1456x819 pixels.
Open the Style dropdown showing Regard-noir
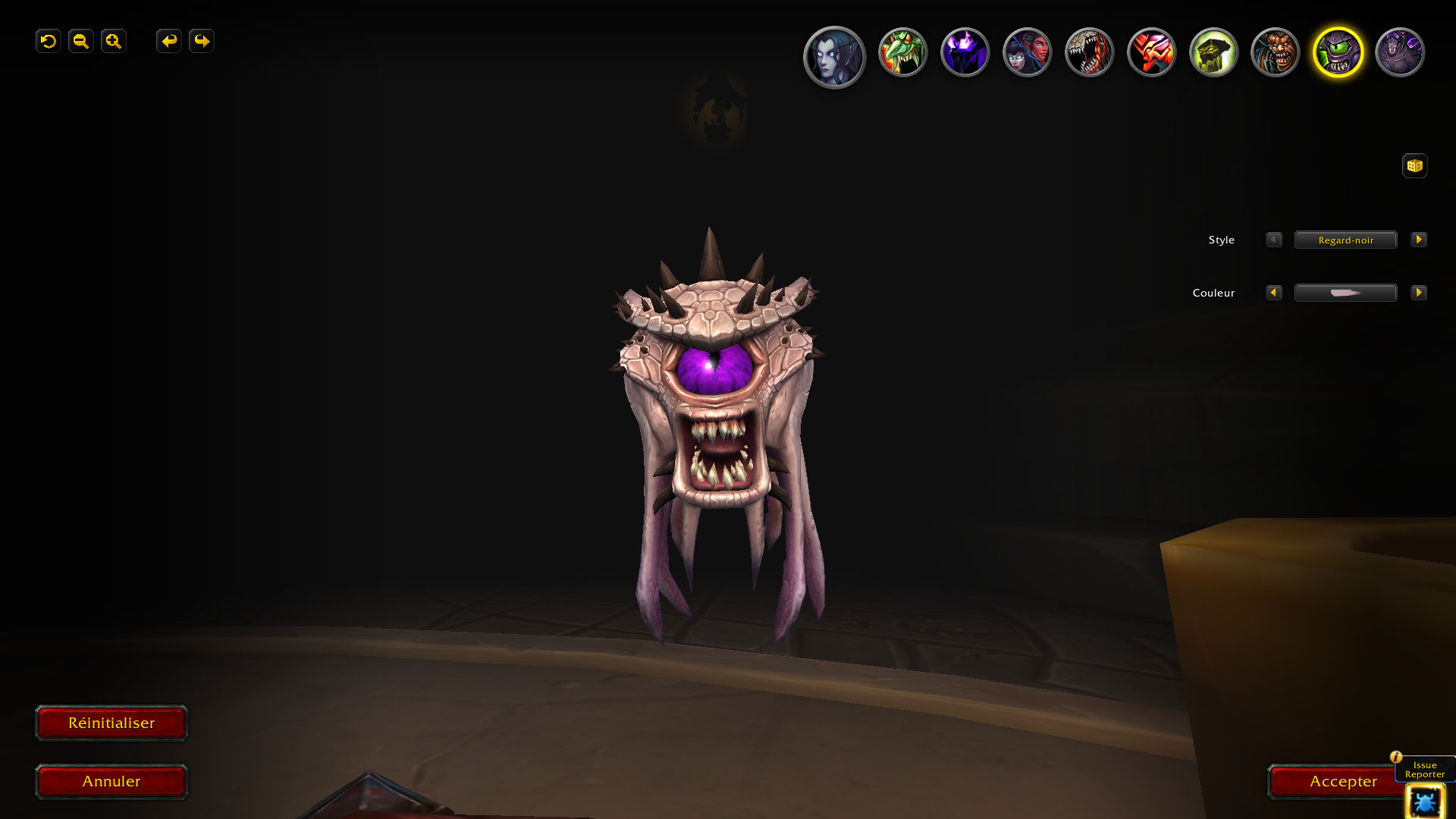point(1345,240)
